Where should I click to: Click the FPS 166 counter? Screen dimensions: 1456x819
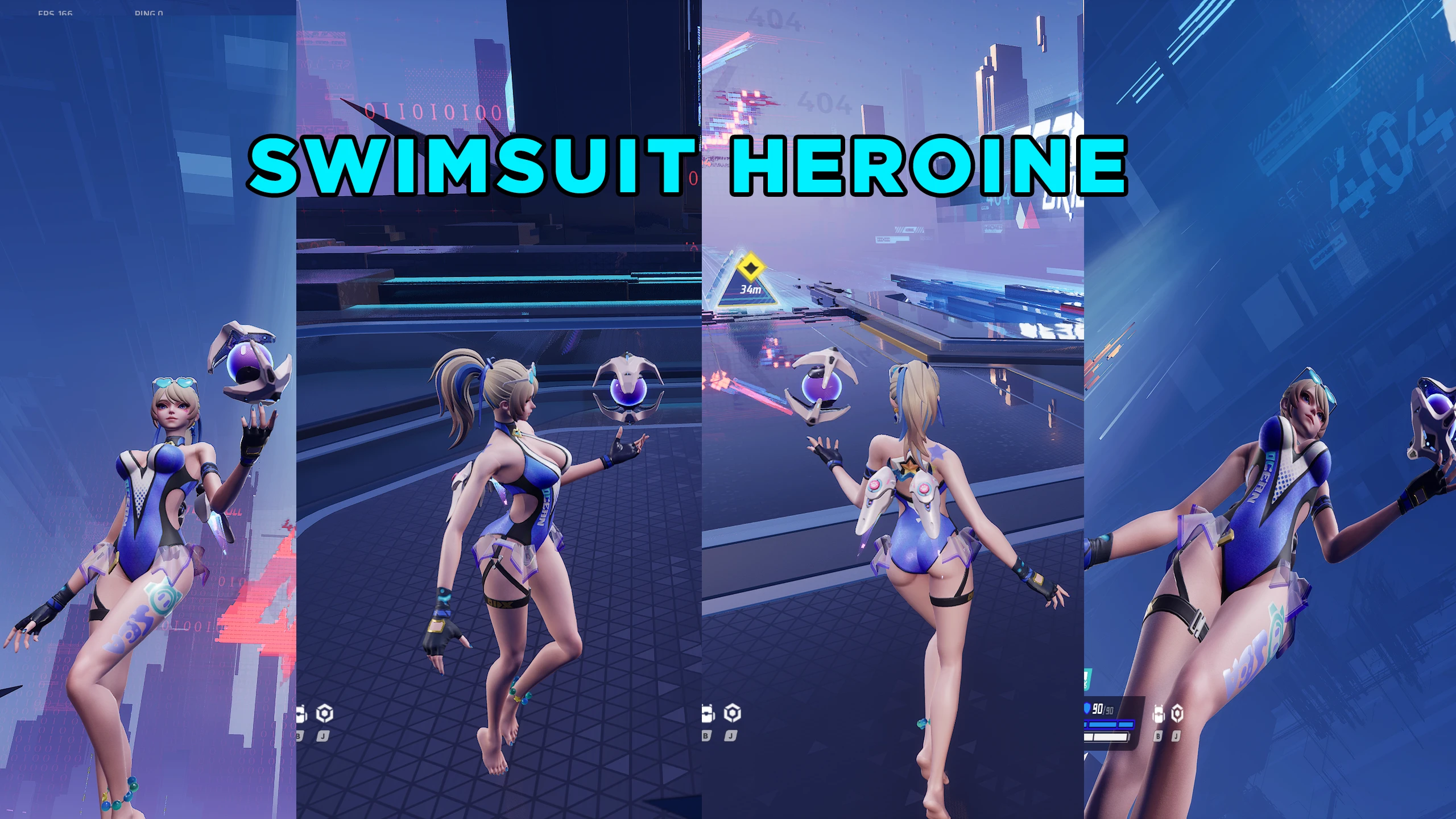pos(54,13)
